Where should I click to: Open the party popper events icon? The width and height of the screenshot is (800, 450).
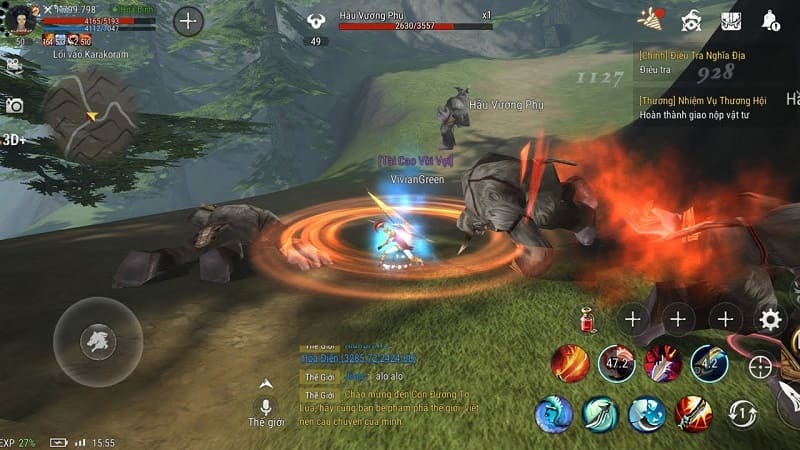tap(651, 19)
